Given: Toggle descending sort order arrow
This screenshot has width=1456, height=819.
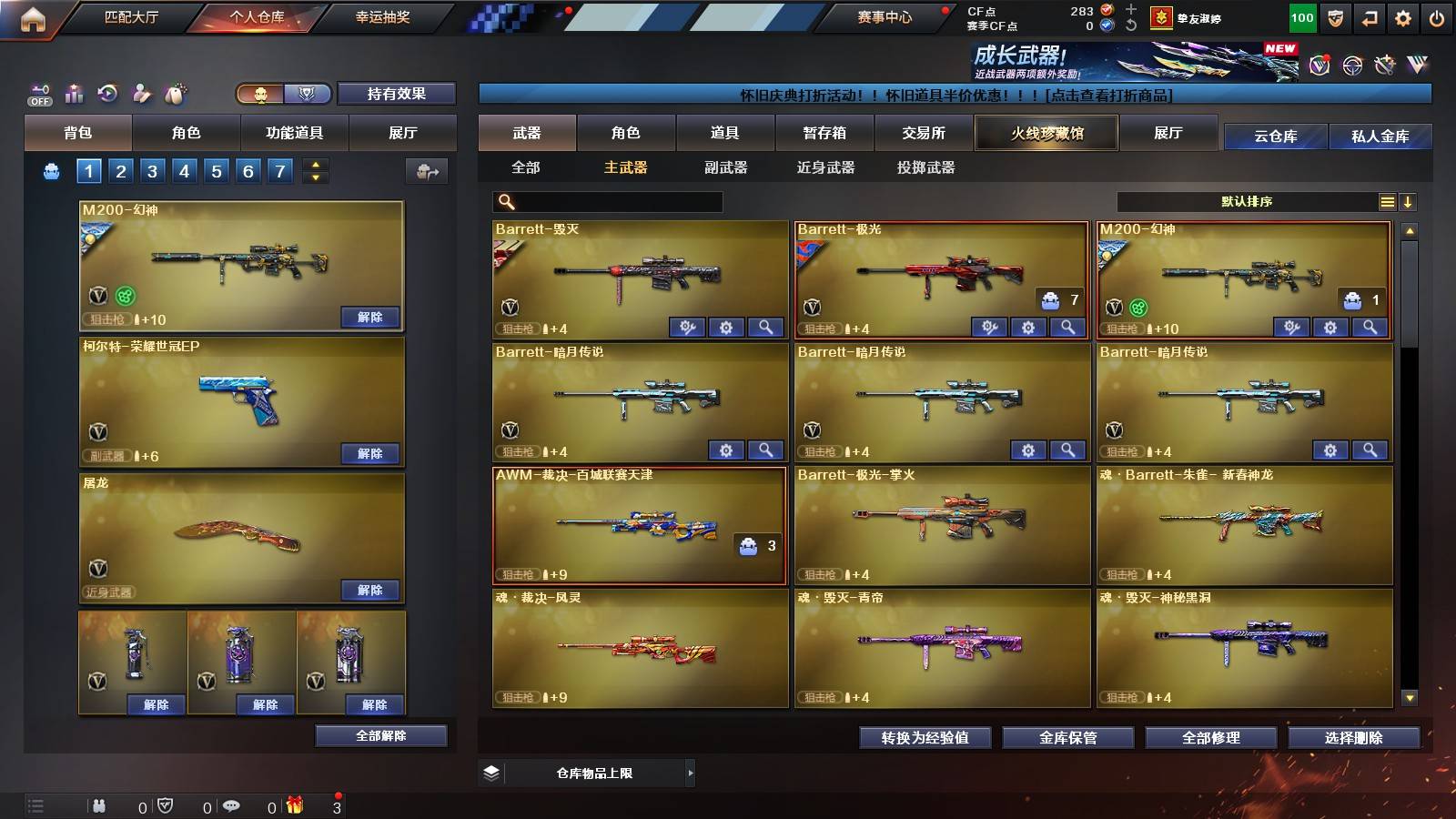Looking at the screenshot, I should (x=1408, y=201).
